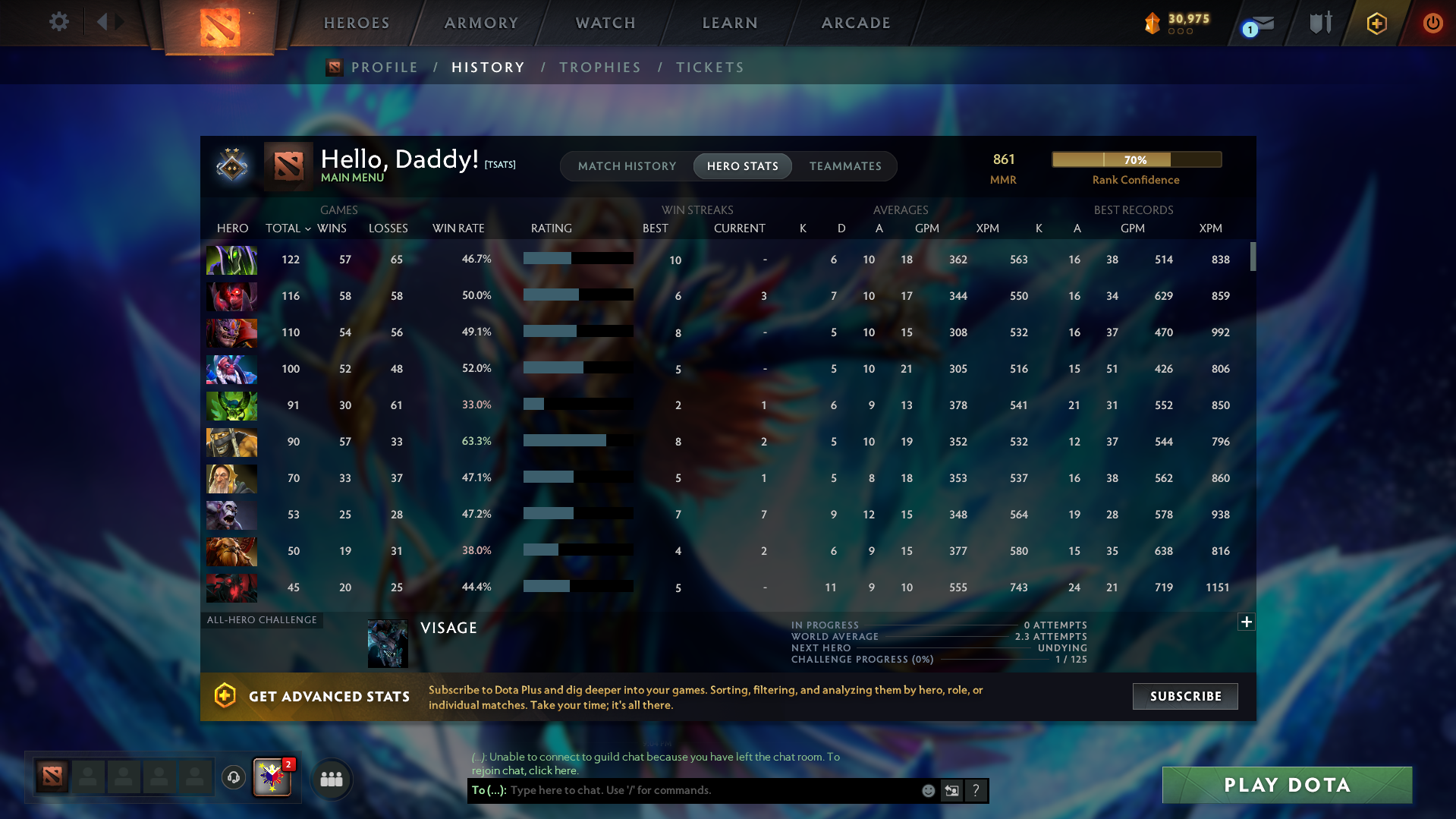Screen dimensions: 1456x819
Task: Click the 70% Rank Confidence progress bar
Action: click(1136, 159)
